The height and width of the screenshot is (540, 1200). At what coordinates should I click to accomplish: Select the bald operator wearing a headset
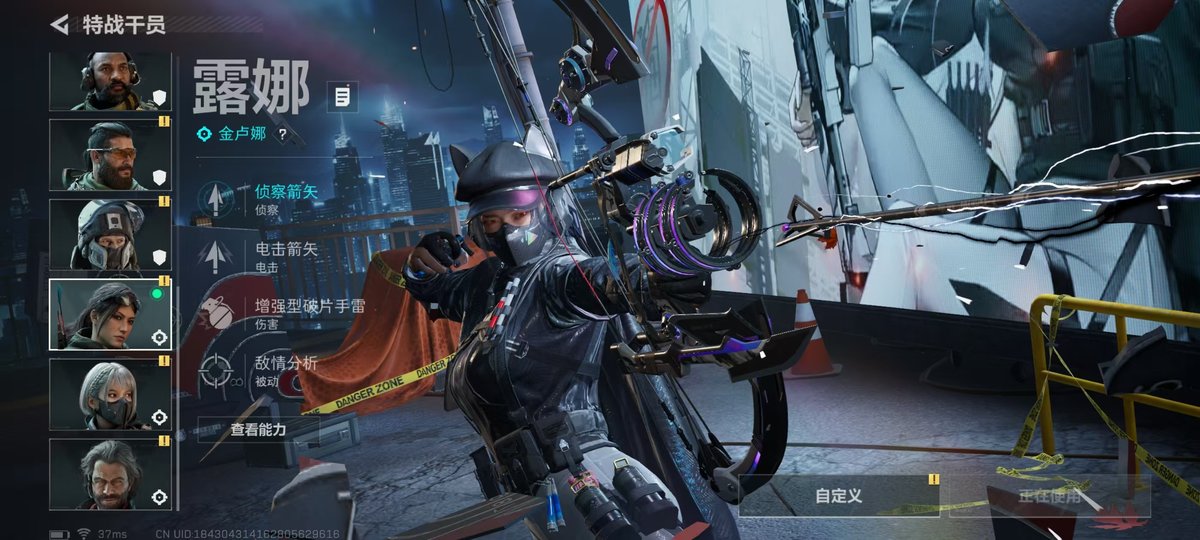pos(110,81)
